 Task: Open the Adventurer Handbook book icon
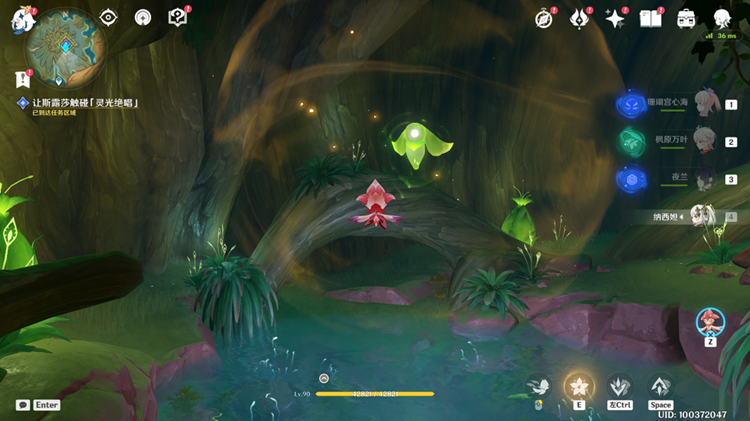tap(650, 19)
